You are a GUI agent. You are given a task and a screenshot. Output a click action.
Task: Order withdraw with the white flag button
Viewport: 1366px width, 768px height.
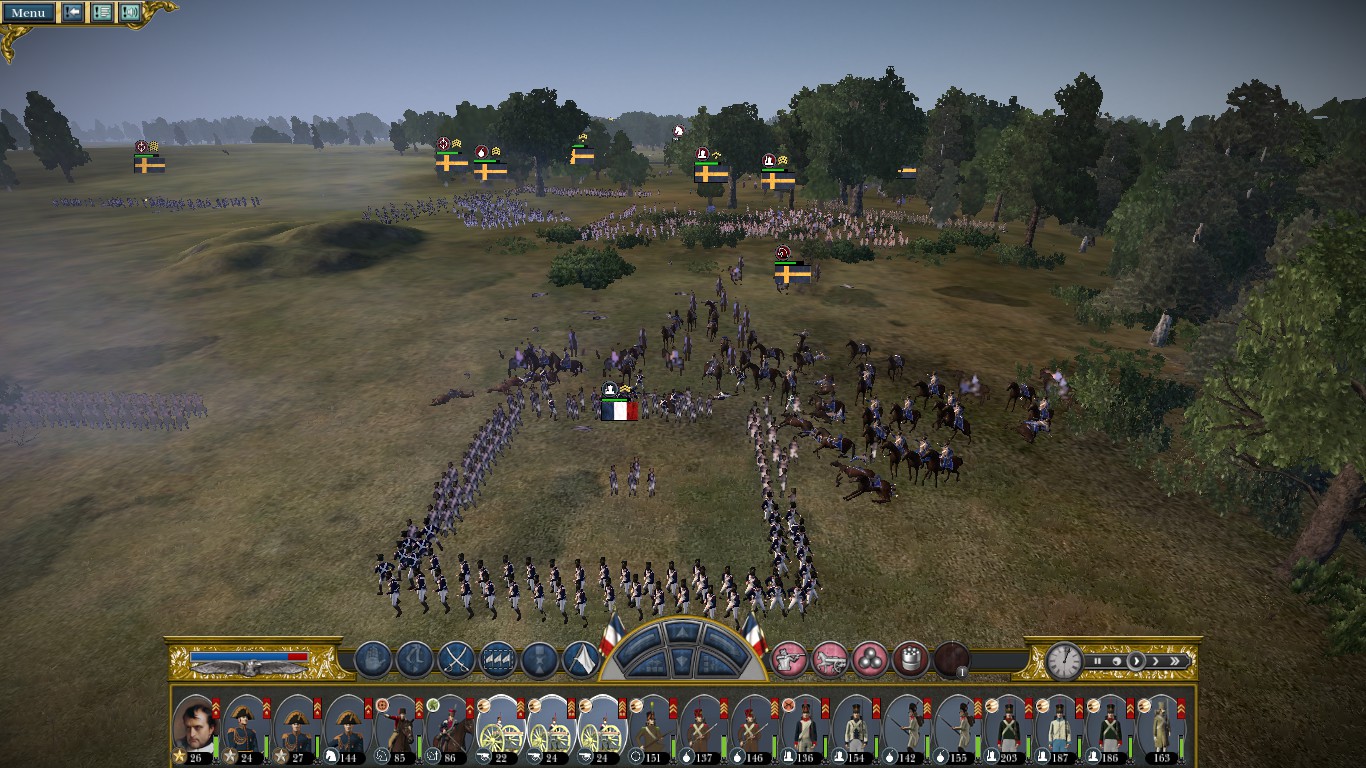tap(581, 659)
